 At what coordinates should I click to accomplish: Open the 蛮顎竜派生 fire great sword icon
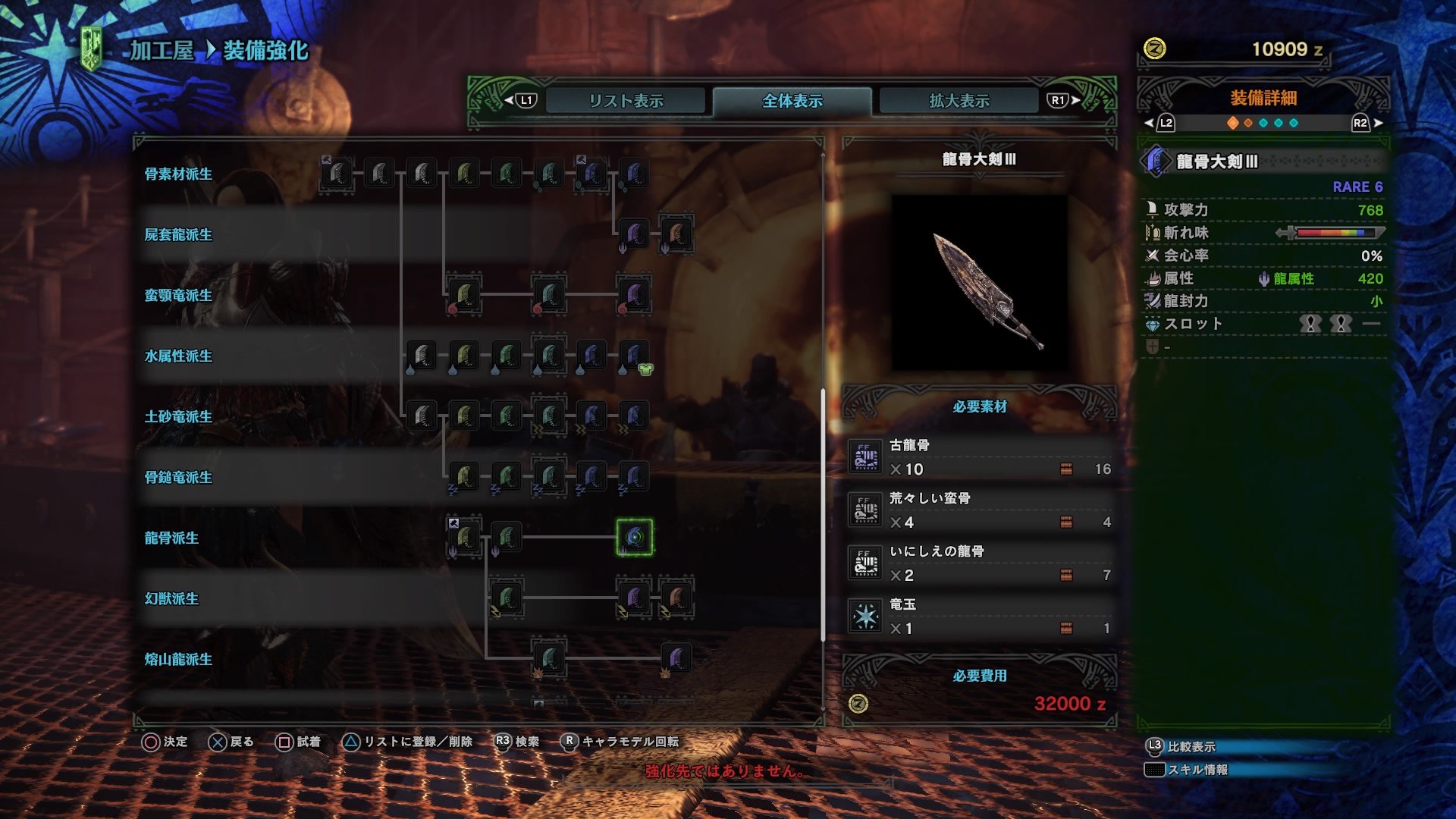(x=464, y=296)
